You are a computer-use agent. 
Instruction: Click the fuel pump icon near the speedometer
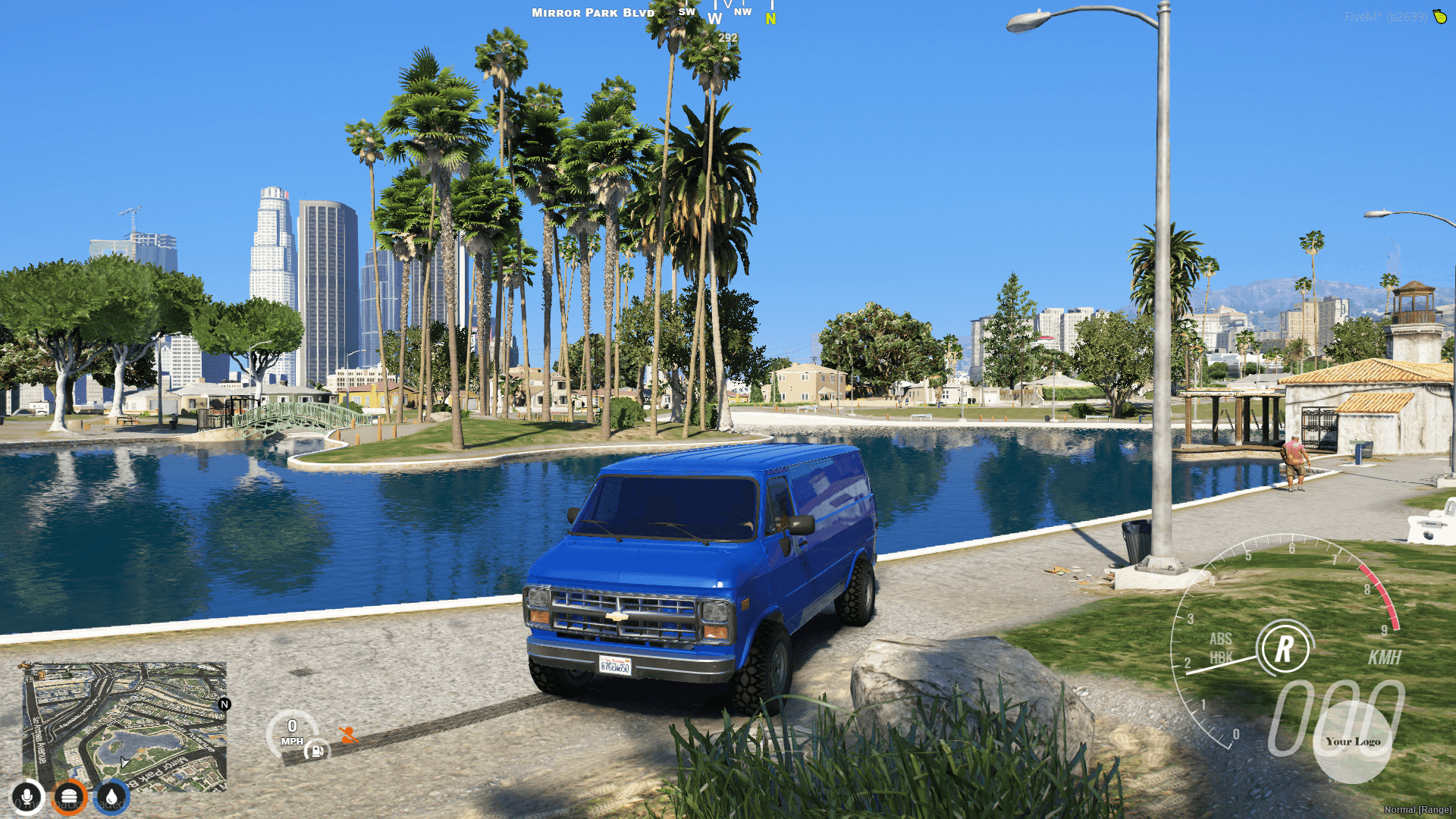(317, 751)
